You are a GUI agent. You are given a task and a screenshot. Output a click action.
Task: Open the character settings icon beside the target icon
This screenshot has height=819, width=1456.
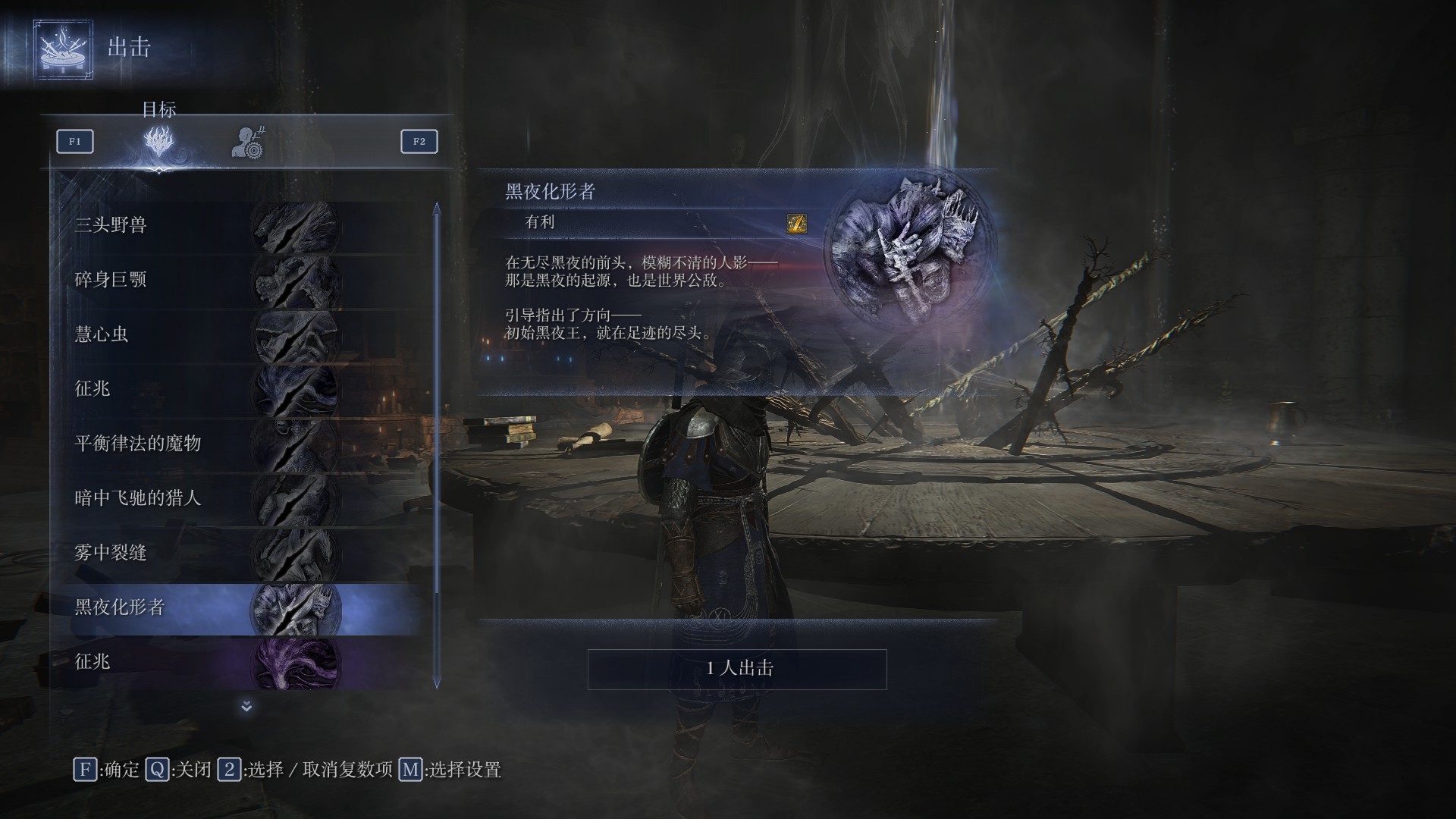pyautogui.click(x=248, y=143)
